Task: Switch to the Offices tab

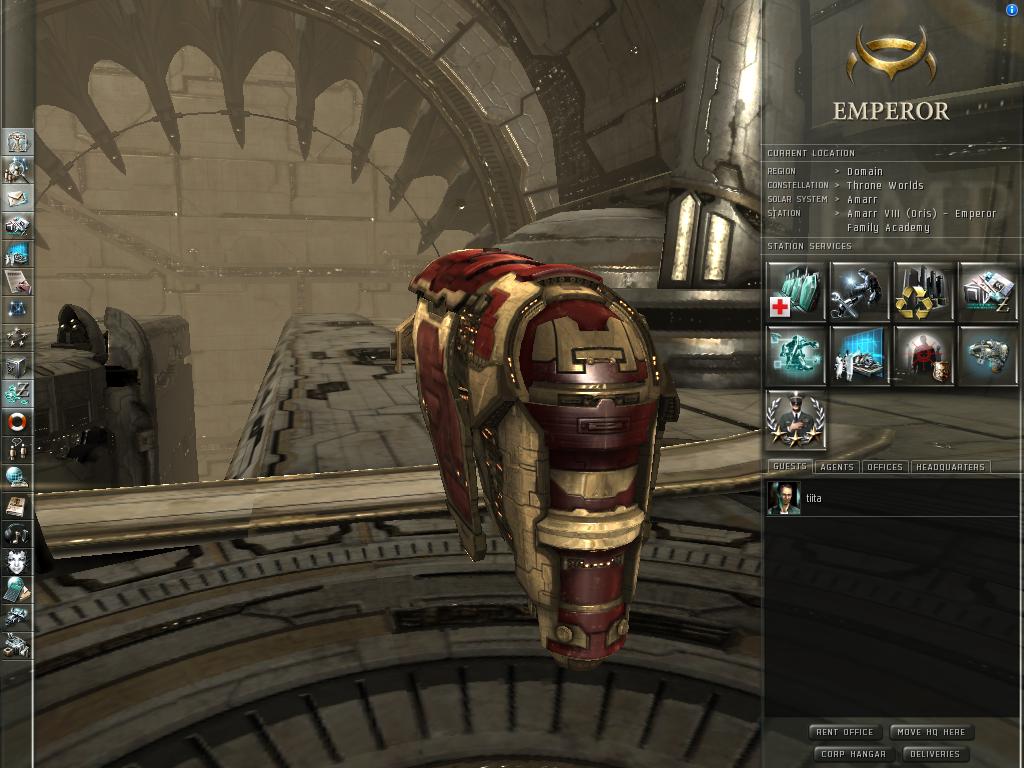Action: pos(884,467)
